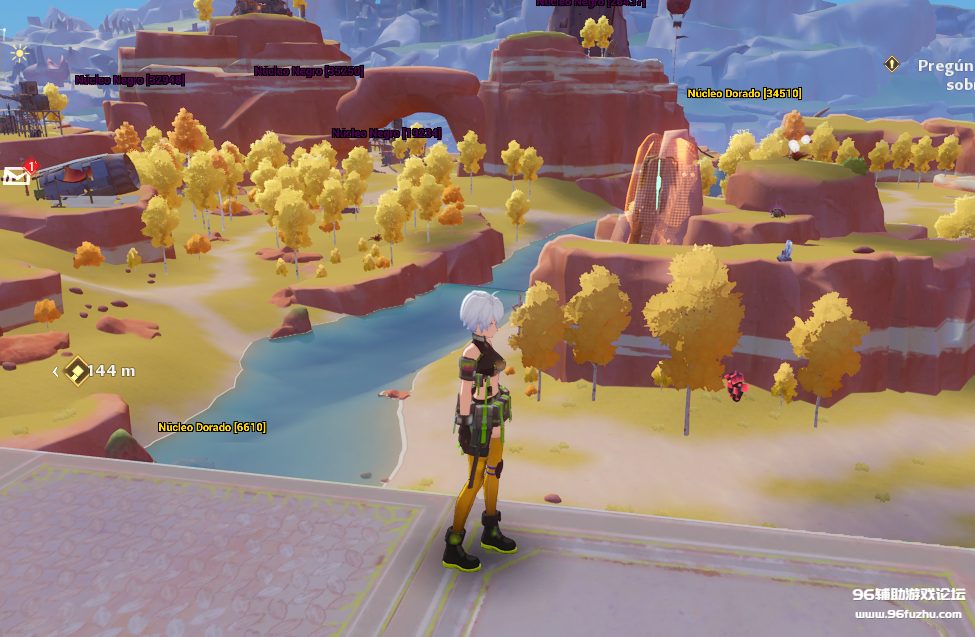Click the sun weather icon
Viewport: 975px width, 637px height.
19,53
